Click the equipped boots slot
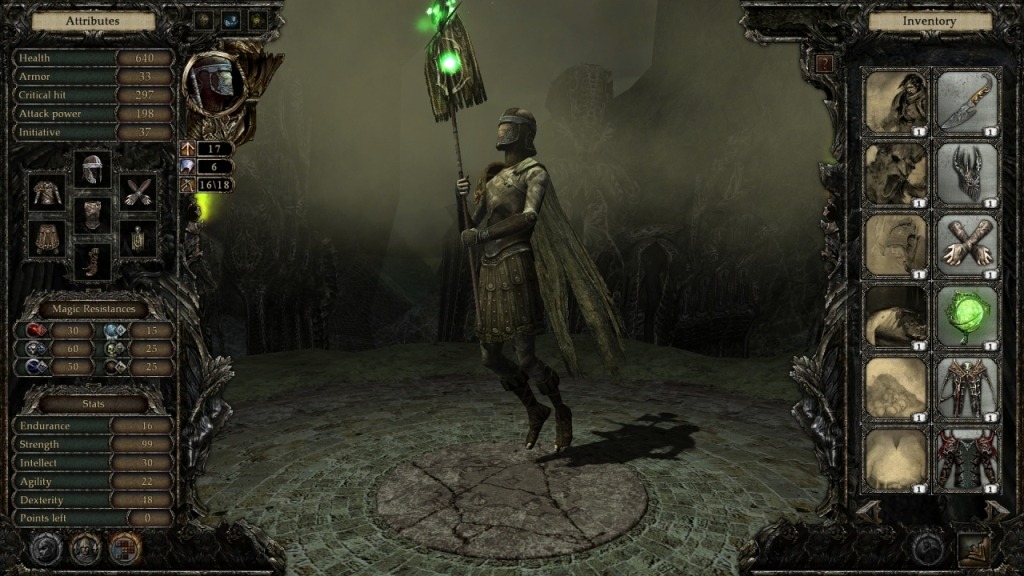1024x576 pixels. point(93,261)
